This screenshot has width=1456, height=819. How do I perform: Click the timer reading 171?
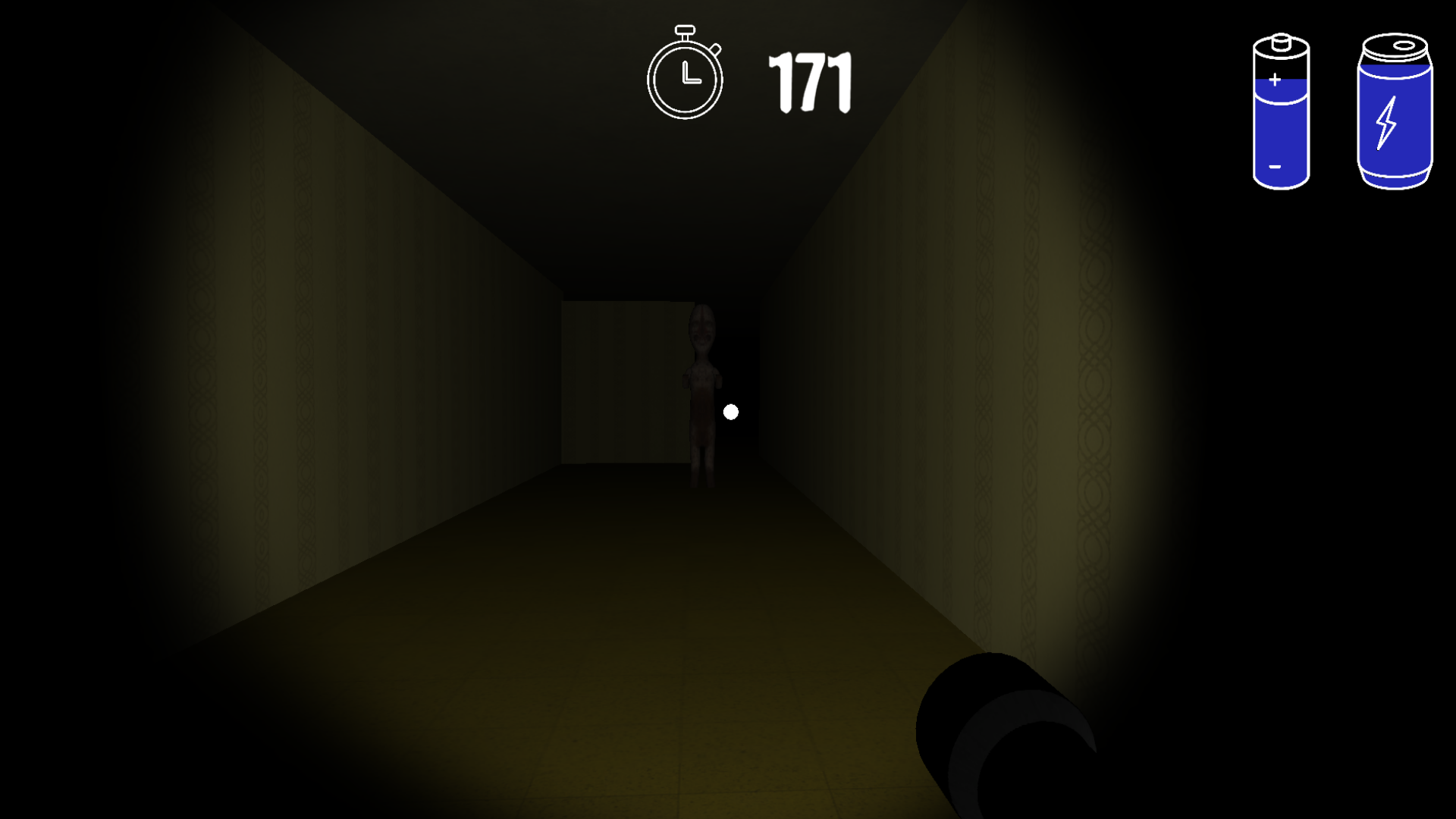click(810, 80)
